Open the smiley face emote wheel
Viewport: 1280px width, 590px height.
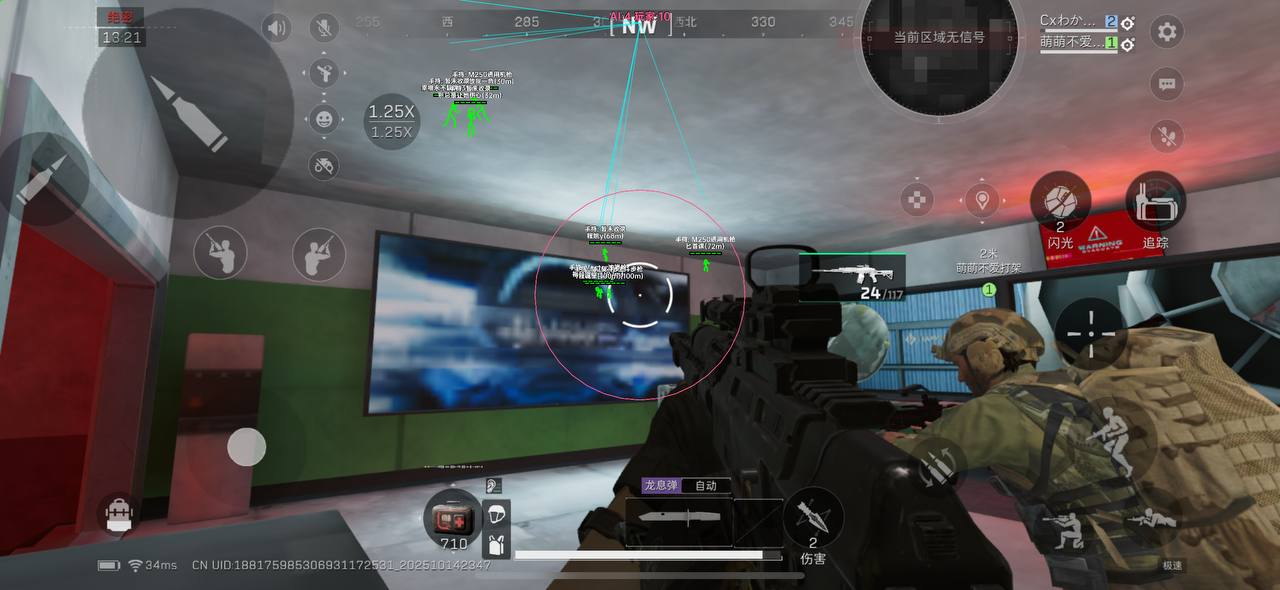click(x=324, y=119)
